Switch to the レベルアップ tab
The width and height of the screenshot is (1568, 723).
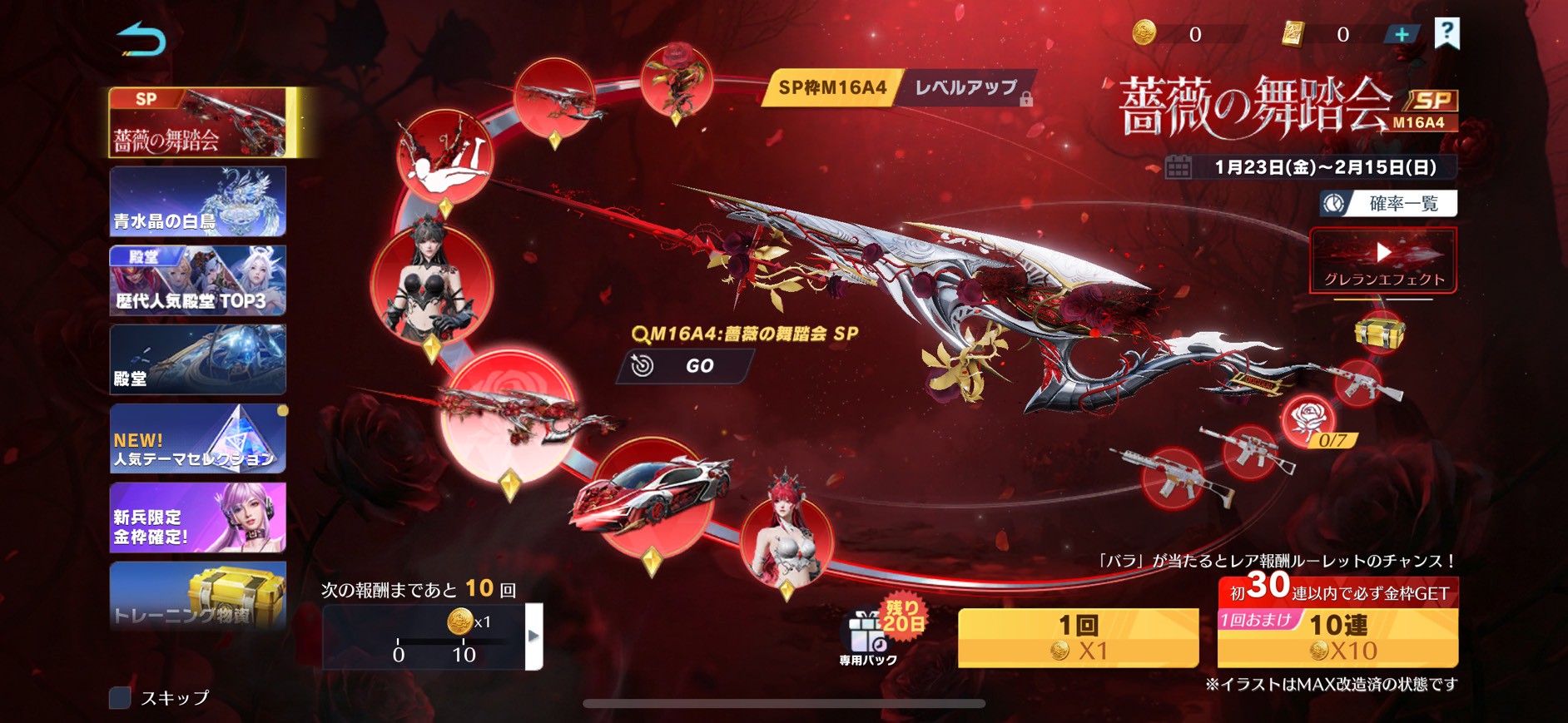coord(968,88)
